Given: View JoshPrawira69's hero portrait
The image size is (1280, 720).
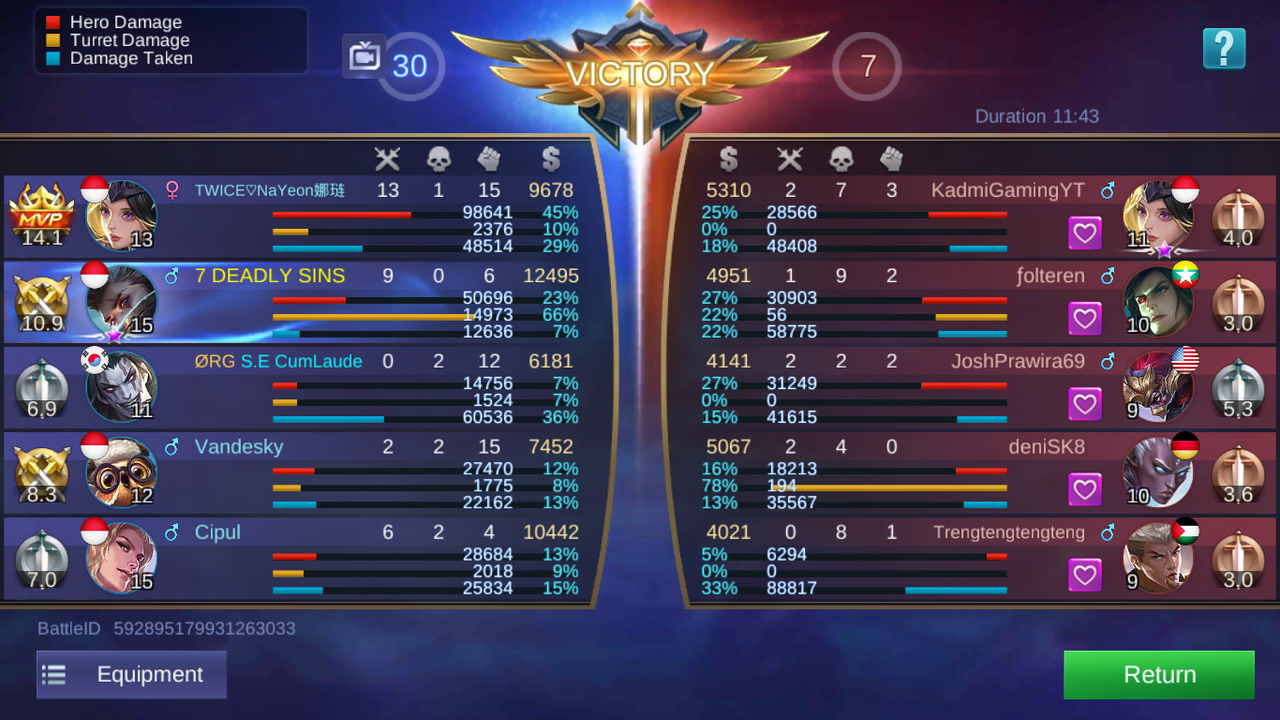Looking at the screenshot, I should pos(1158,386).
